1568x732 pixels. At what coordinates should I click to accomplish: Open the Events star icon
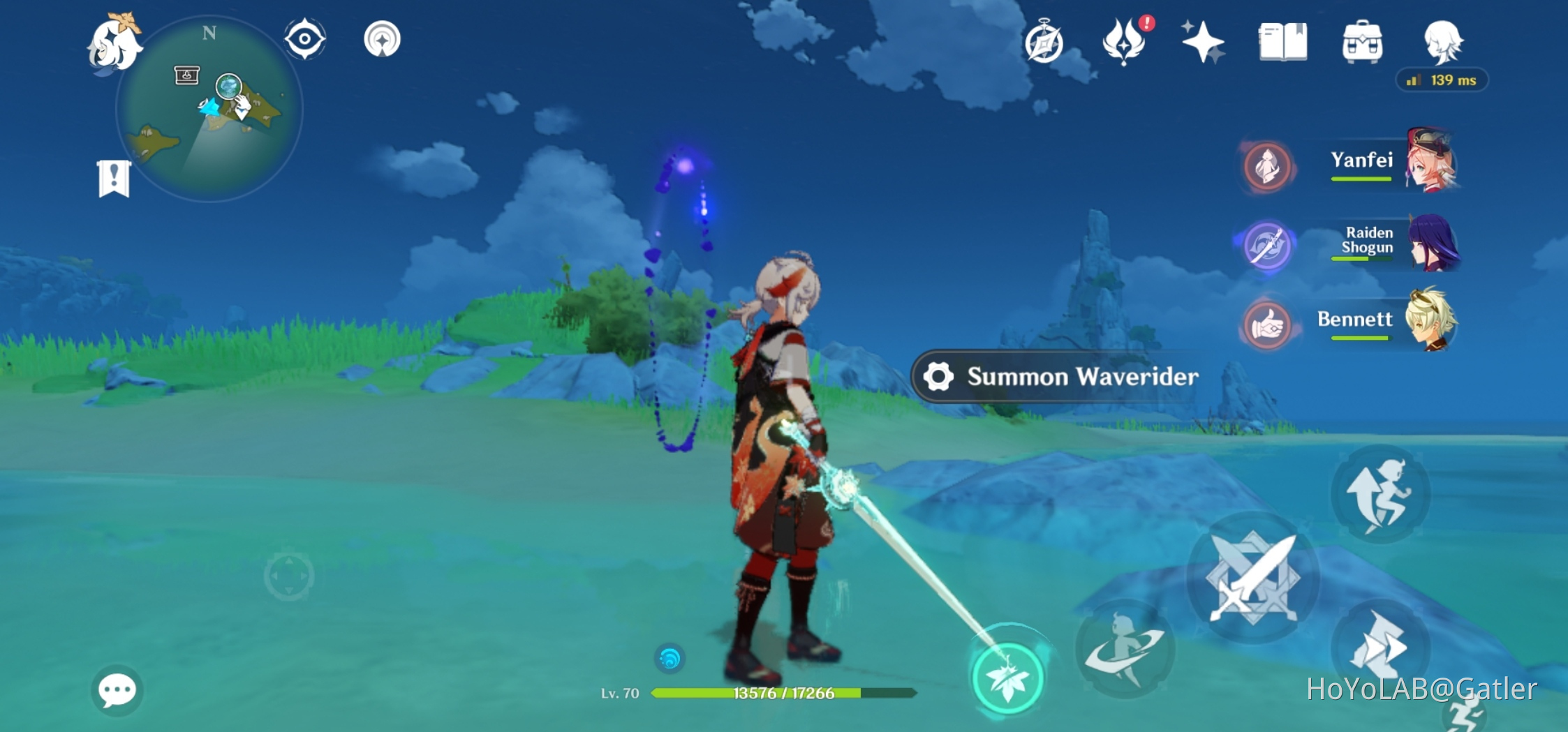(1202, 43)
